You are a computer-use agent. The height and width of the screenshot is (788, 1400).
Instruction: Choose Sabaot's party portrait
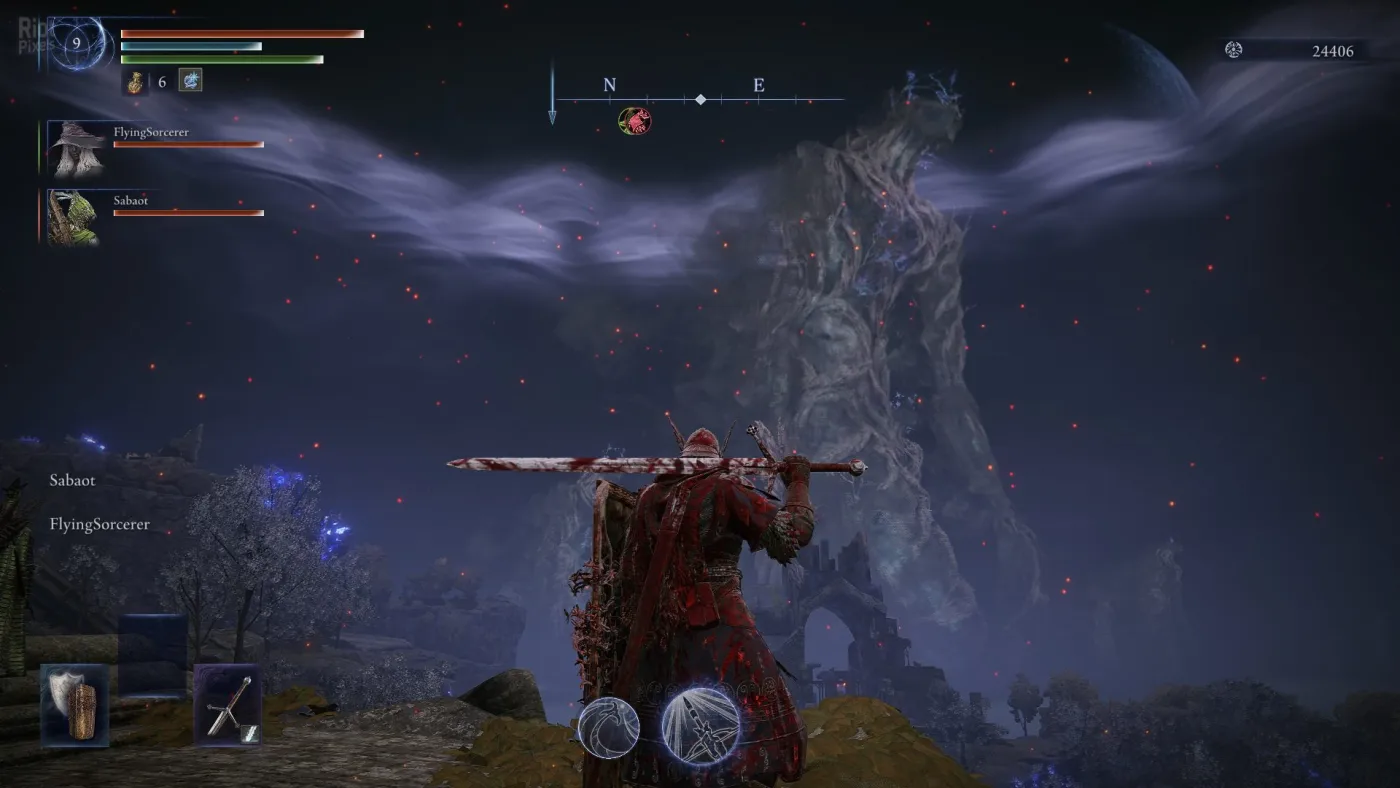click(x=73, y=217)
